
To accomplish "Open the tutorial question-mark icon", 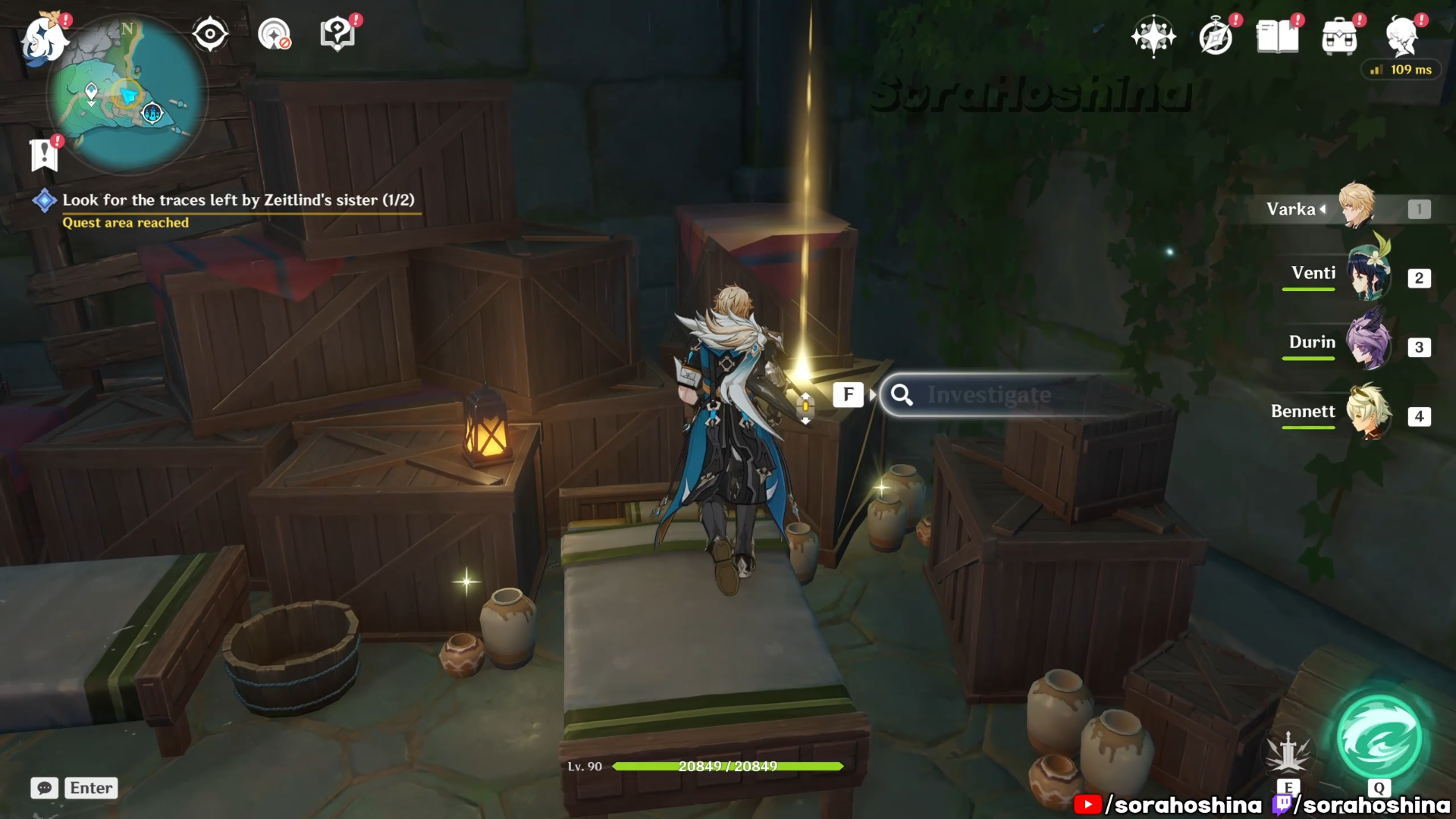I will (337, 34).
